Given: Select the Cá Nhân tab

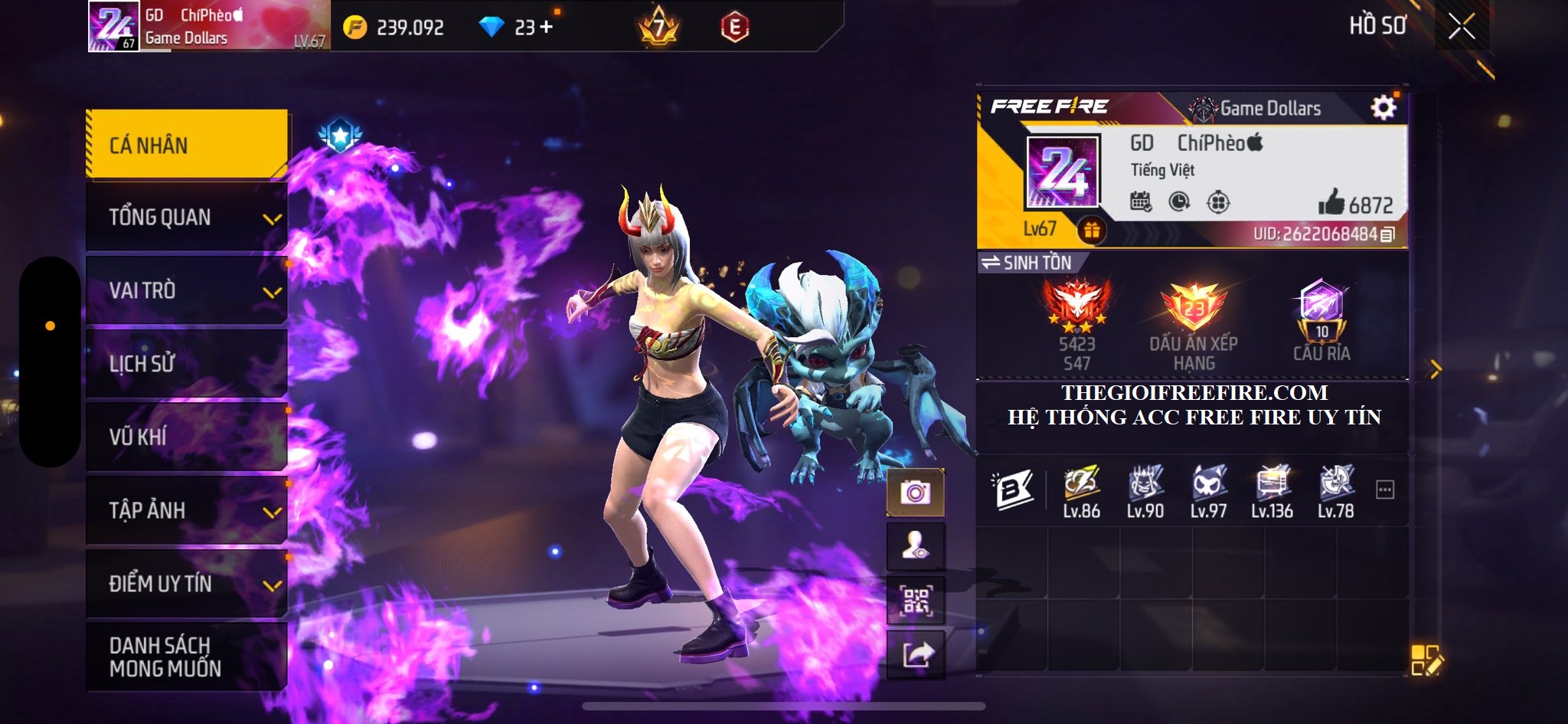Looking at the screenshot, I should coord(187,145).
